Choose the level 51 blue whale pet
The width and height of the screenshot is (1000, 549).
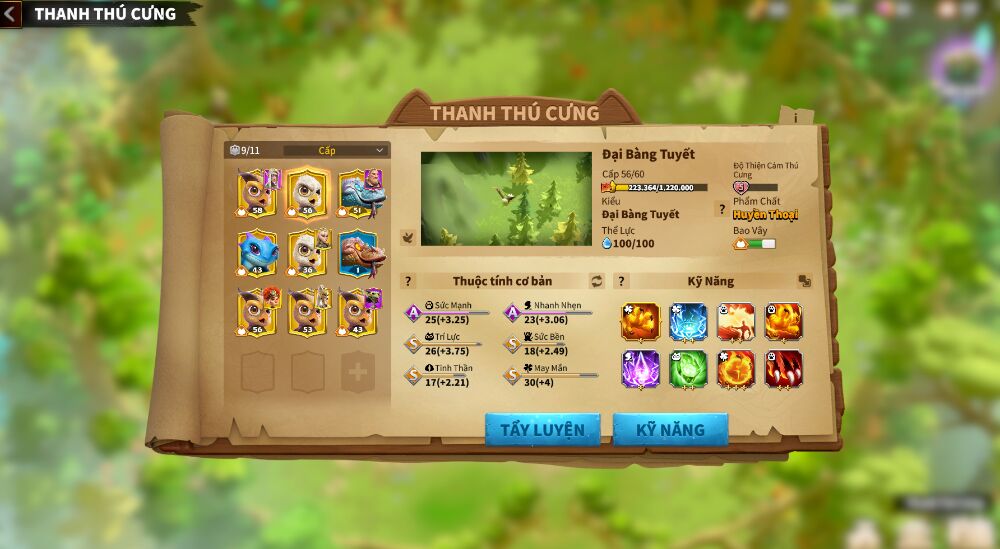(x=361, y=193)
